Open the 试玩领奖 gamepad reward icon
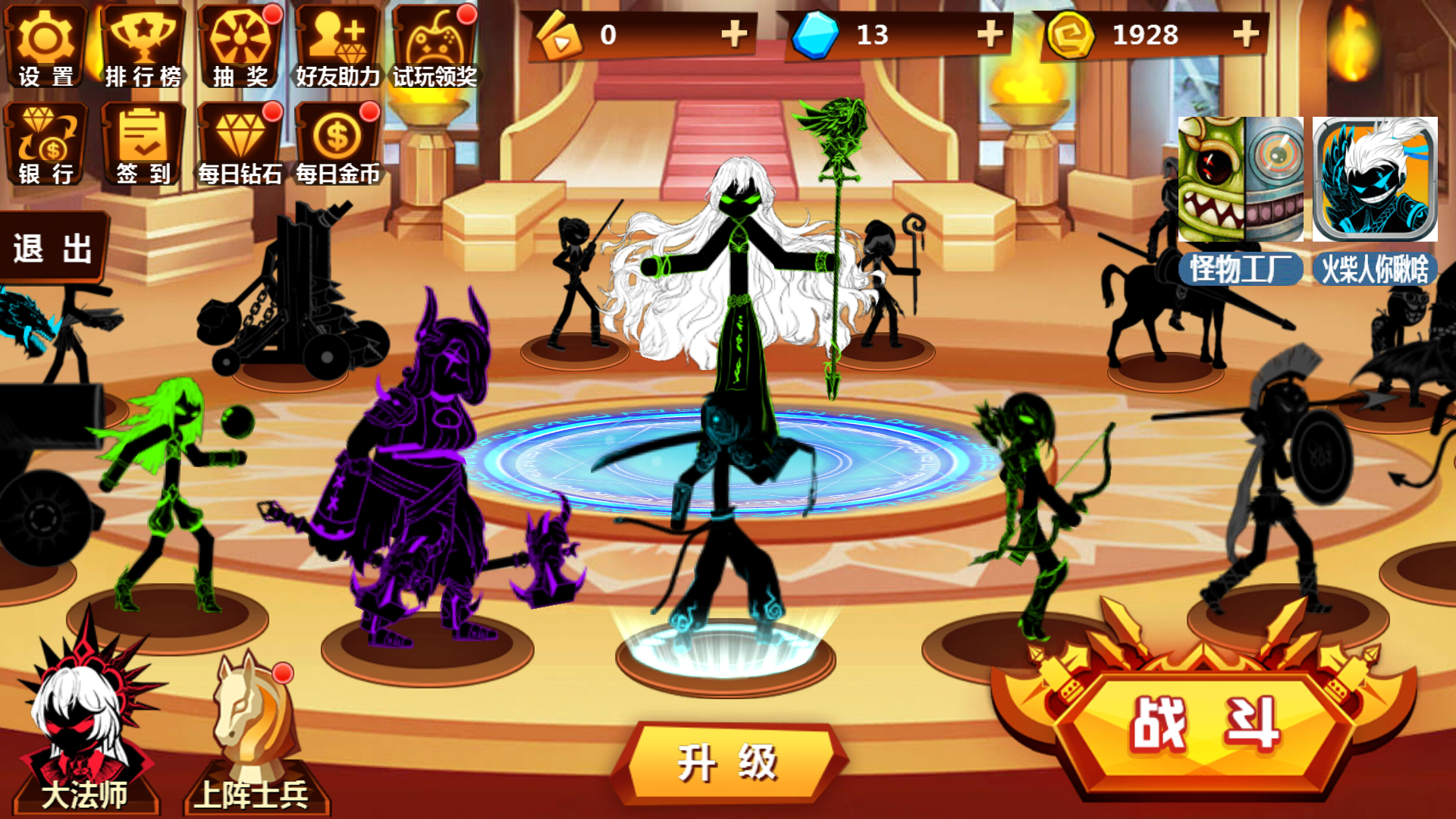 434,47
